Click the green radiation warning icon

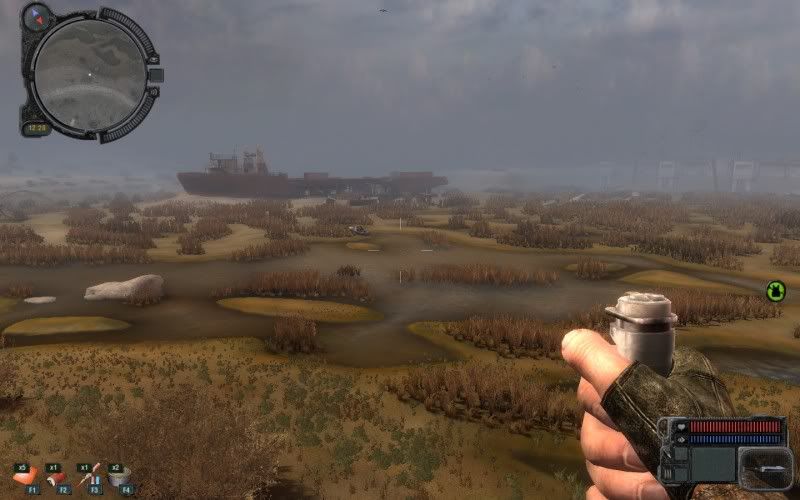[x=775, y=291]
